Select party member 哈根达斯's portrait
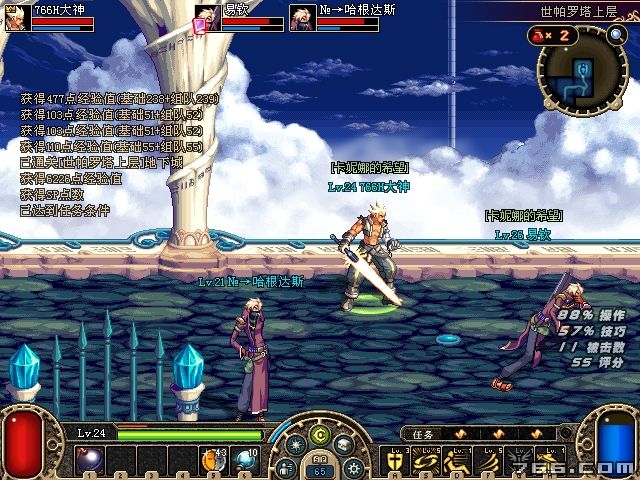640x480 pixels. pyautogui.click(x=302, y=18)
